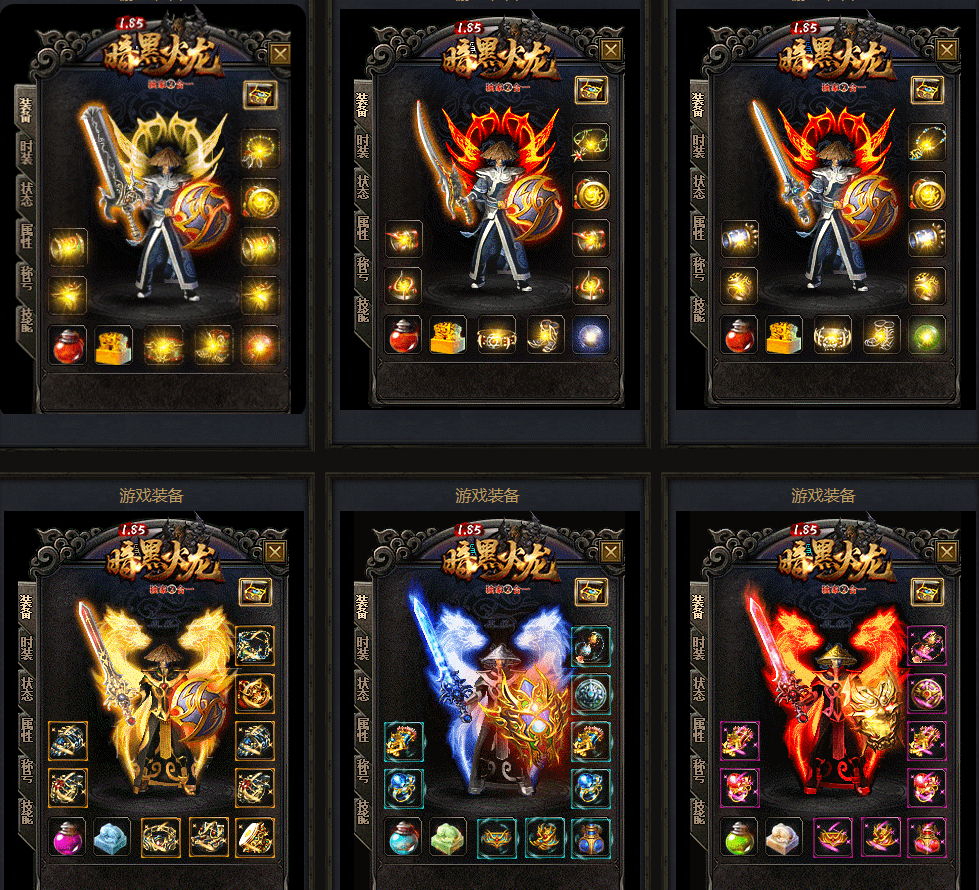This screenshot has width=979, height=890.
Task: Choose the dark boots slot beside the blue orb
Action: 545,335
